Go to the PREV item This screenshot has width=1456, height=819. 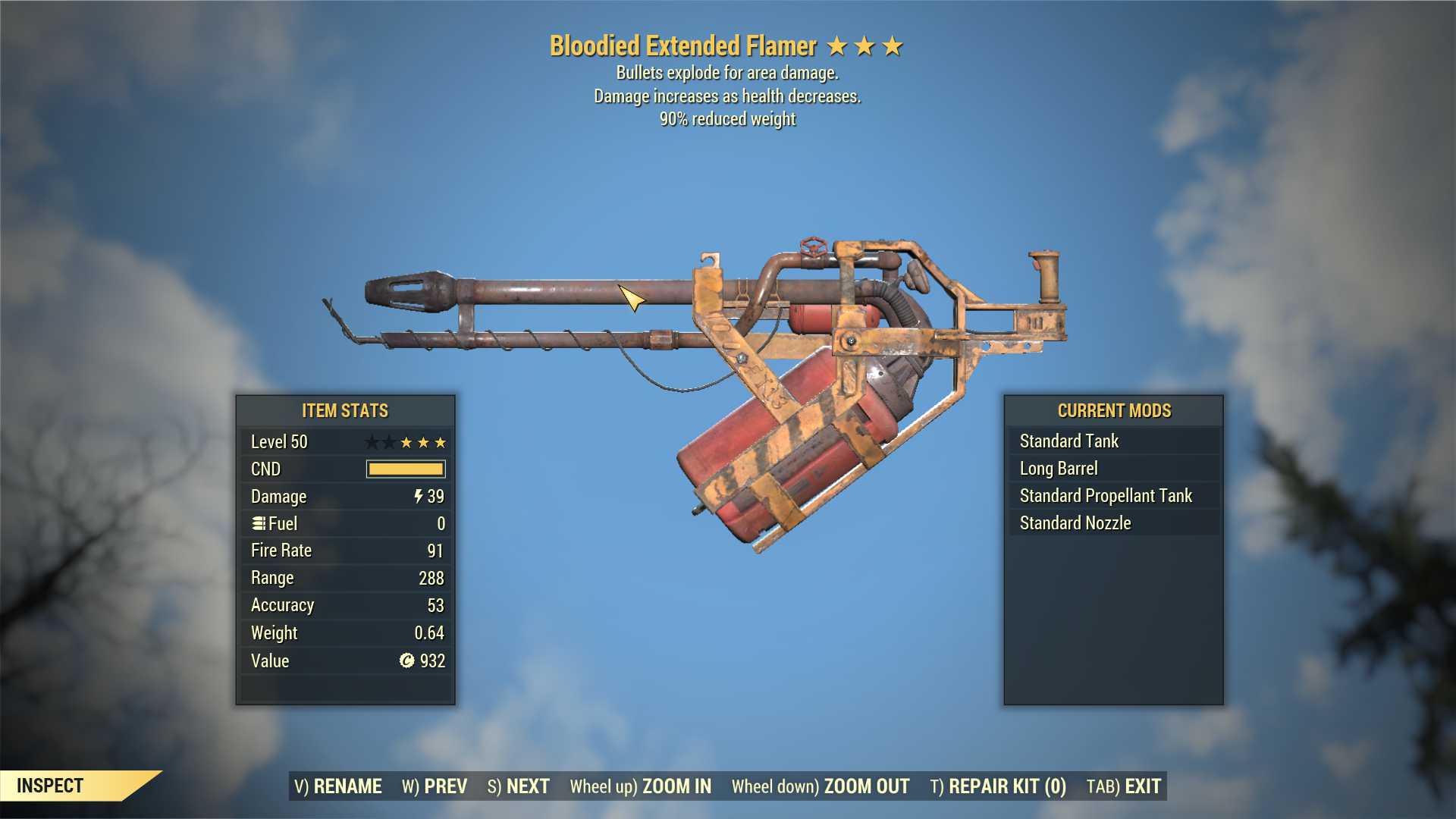(x=435, y=786)
